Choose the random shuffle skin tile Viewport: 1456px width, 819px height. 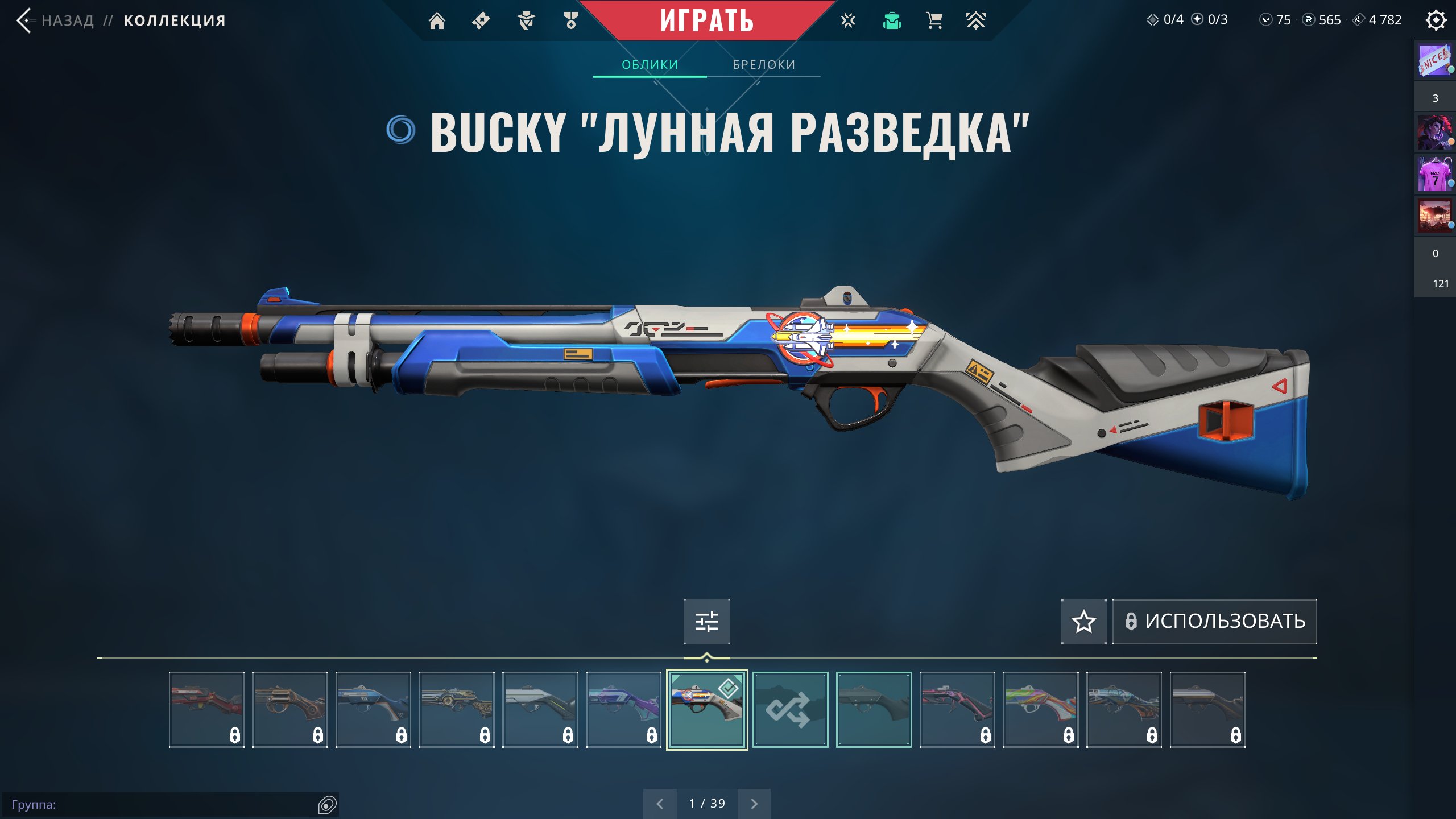790,709
